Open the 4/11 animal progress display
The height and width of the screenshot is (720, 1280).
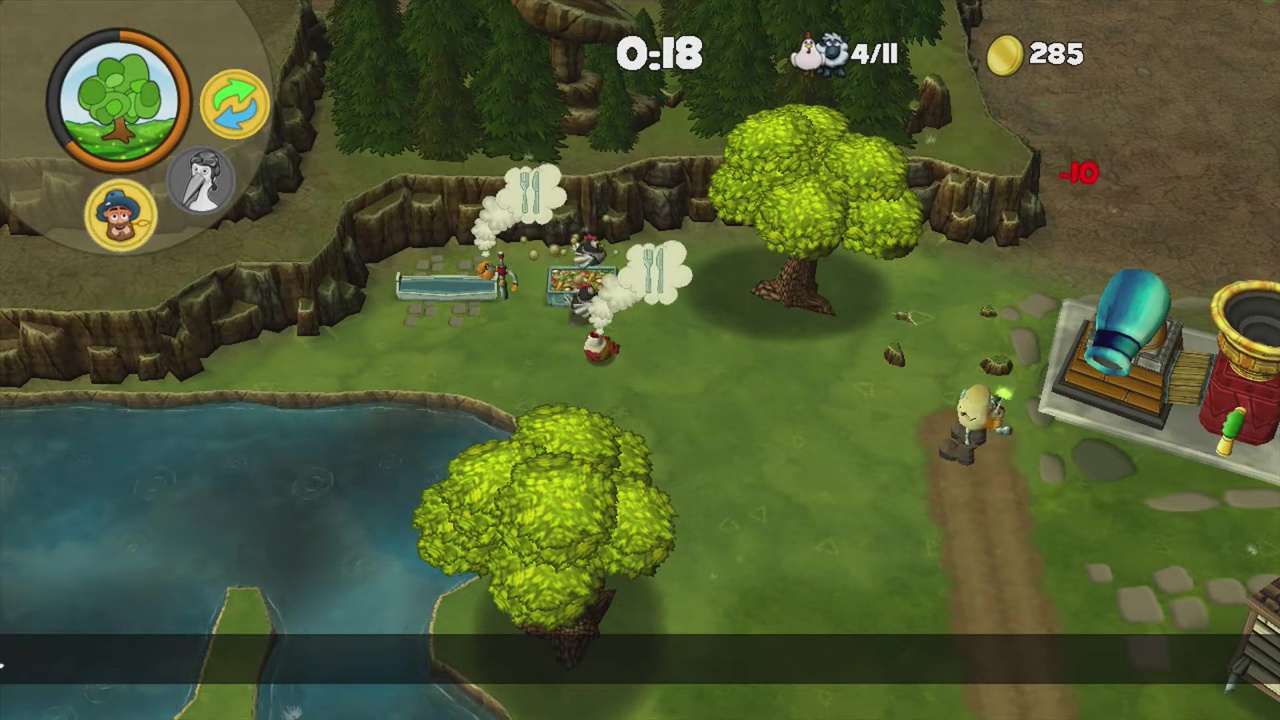point(873,54)
